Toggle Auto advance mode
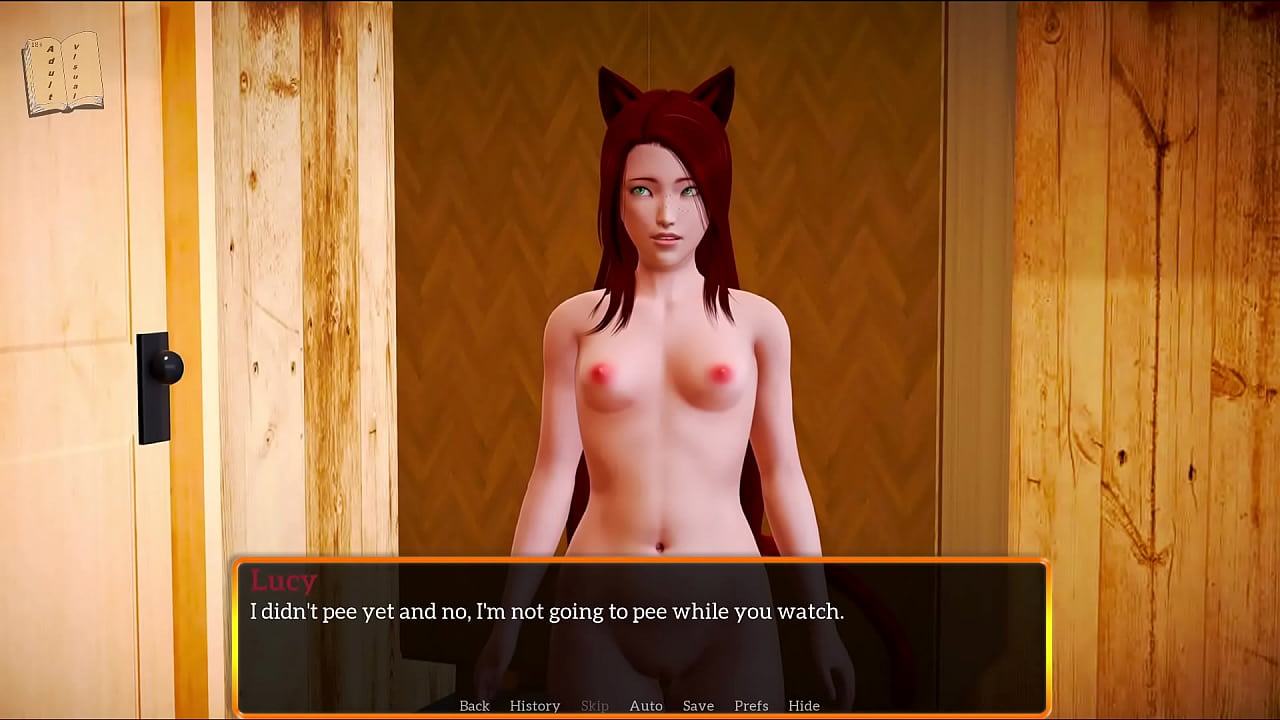Screen dimensions: 1280x720 [x=646, y=706]
